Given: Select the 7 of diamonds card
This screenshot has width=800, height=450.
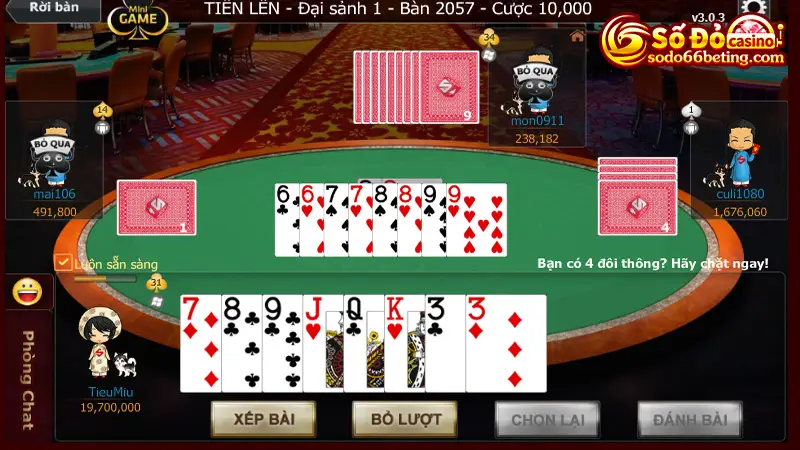Looking at the screenshot, I should tap(200, 343).
